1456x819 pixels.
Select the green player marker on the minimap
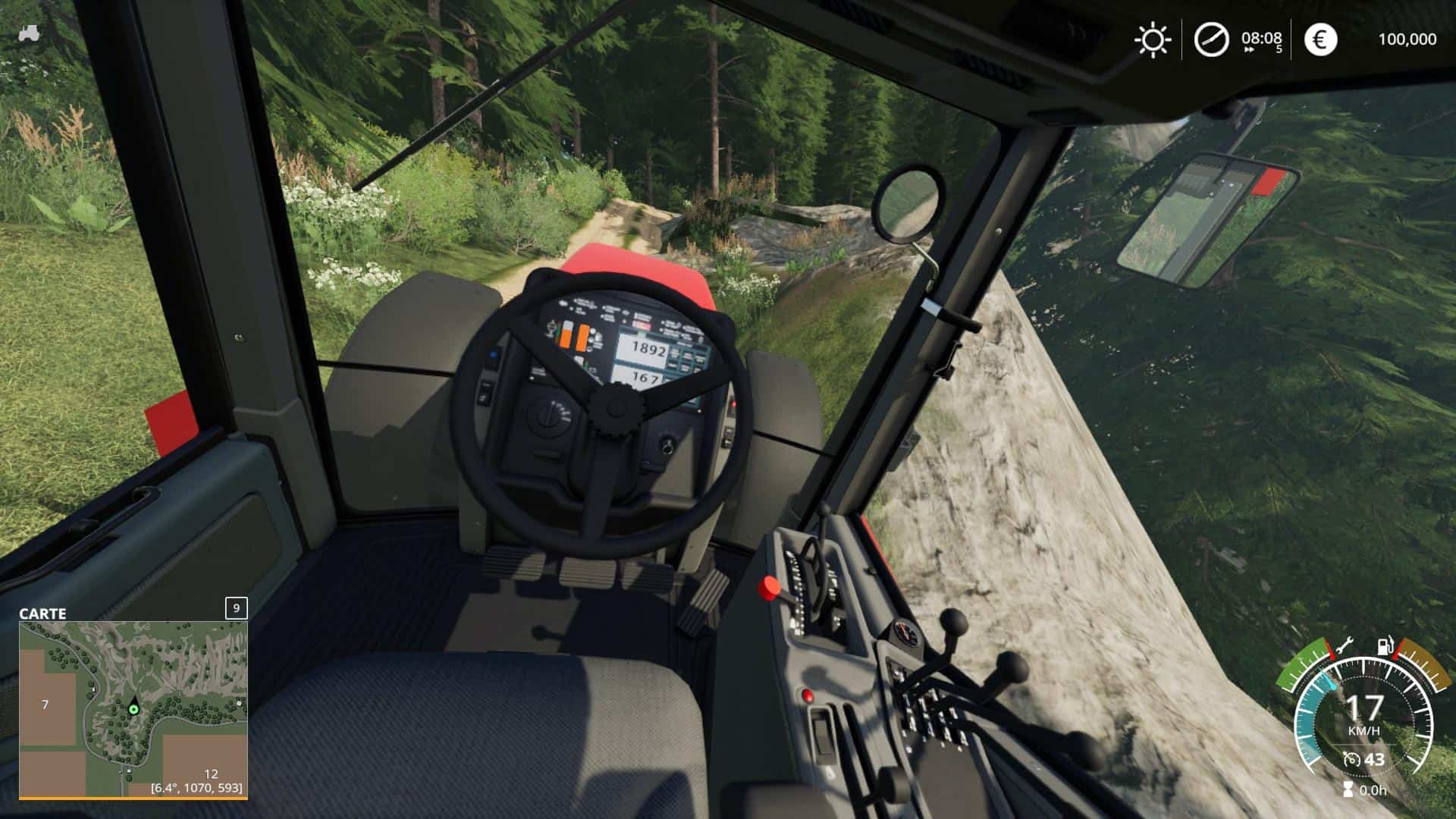click(134, 709)
